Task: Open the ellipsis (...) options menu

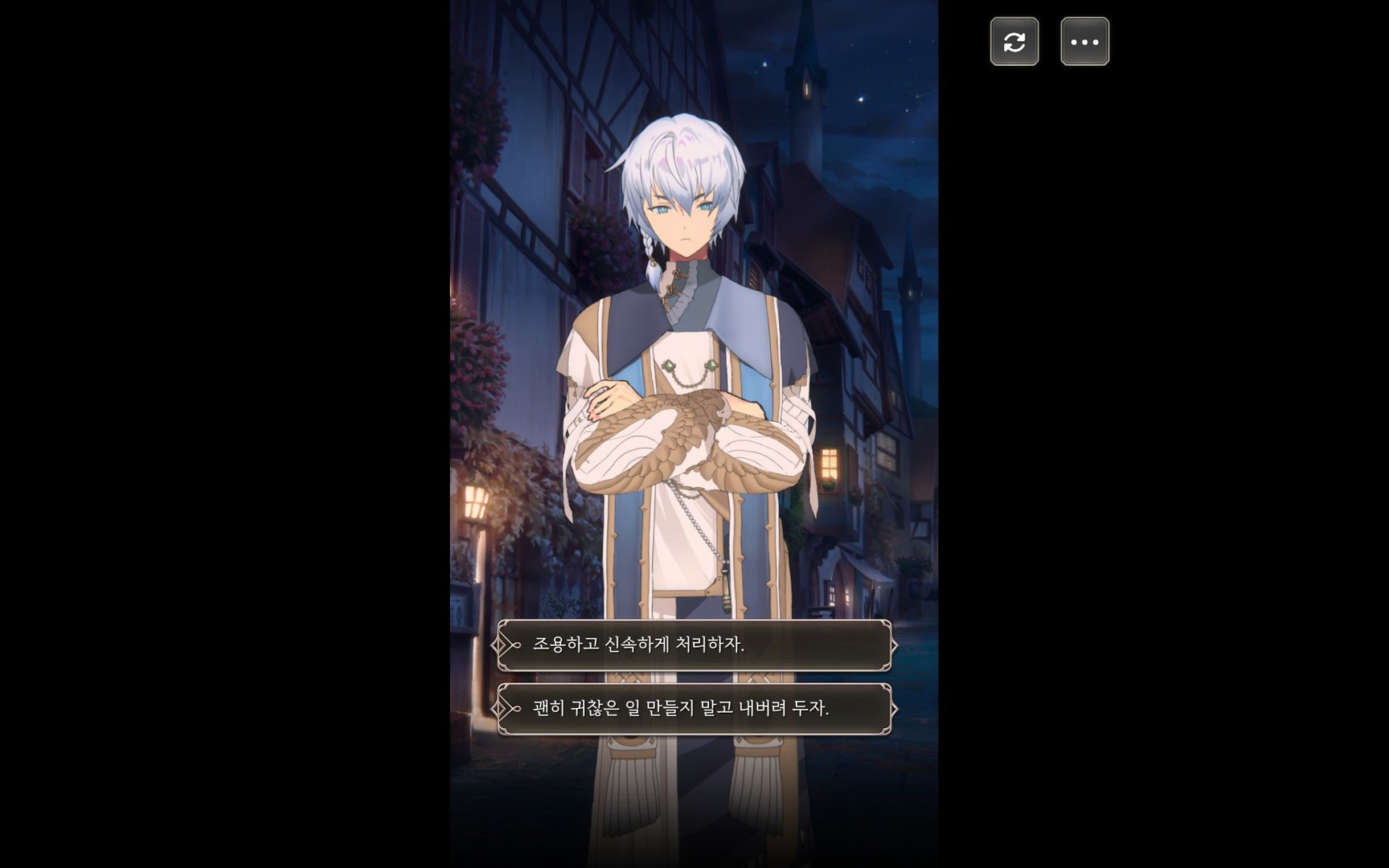Action: point(1084,41)
